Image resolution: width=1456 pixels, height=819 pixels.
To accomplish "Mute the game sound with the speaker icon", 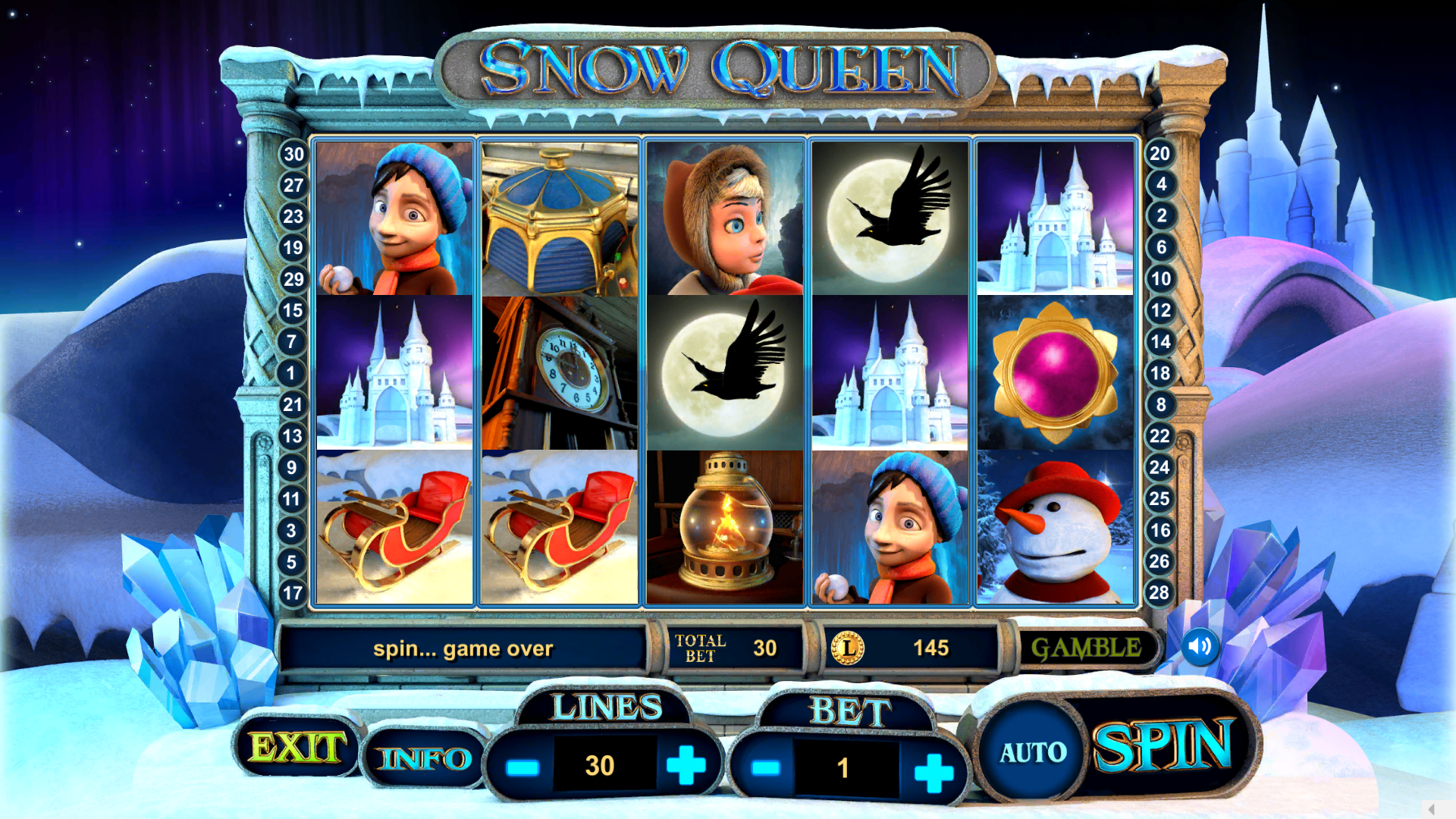I will (x=1200, y=648).
